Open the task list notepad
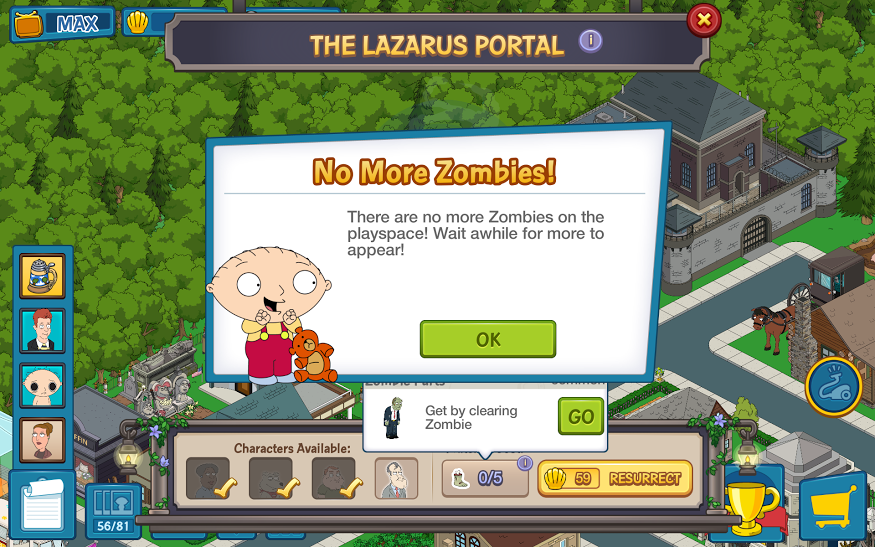This screenshot has width=875, height=547. click(40, 507)
